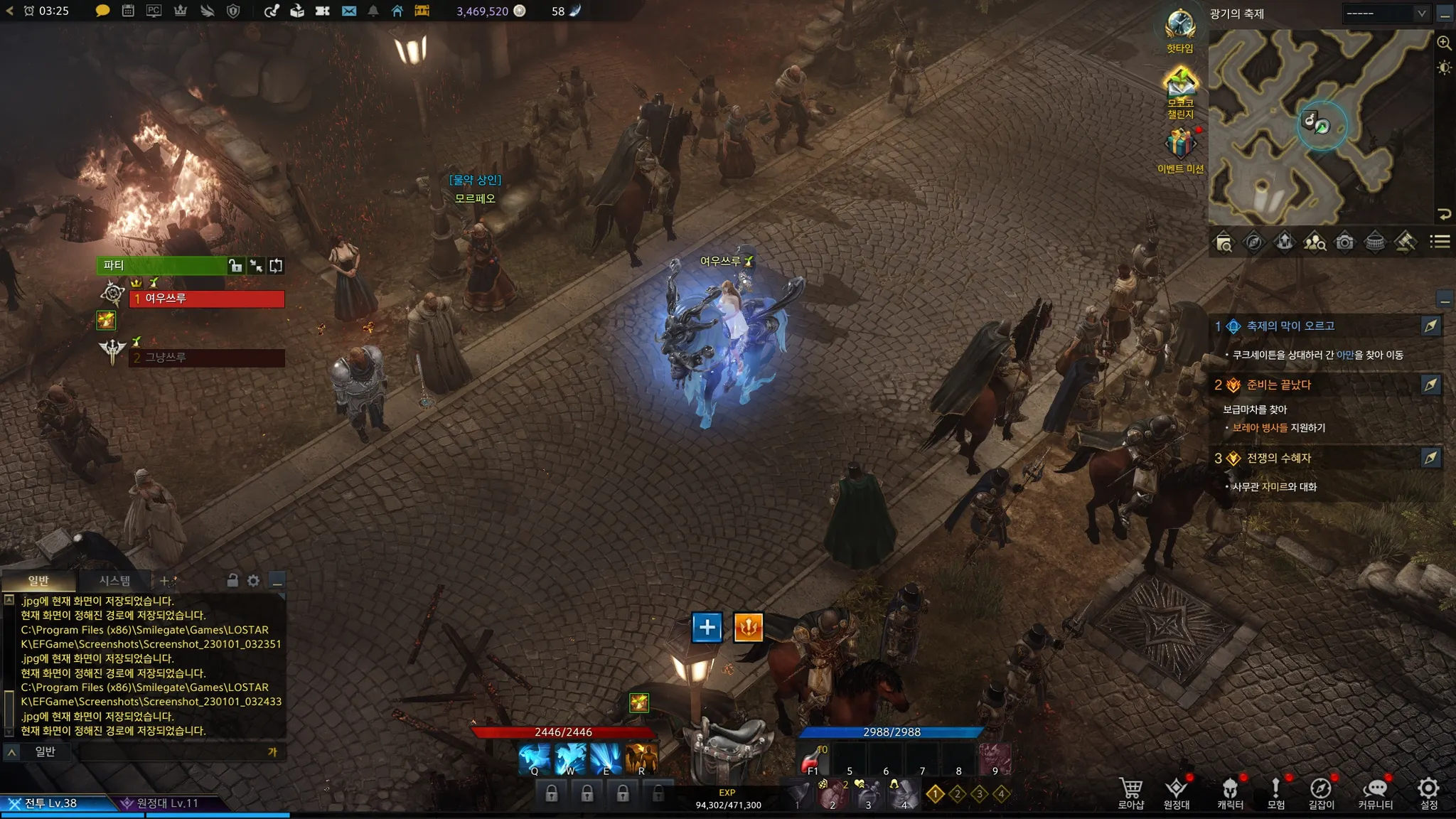Zoom in on the minimap
This screenshot has height=819, width=1456.
[1444, 43]
